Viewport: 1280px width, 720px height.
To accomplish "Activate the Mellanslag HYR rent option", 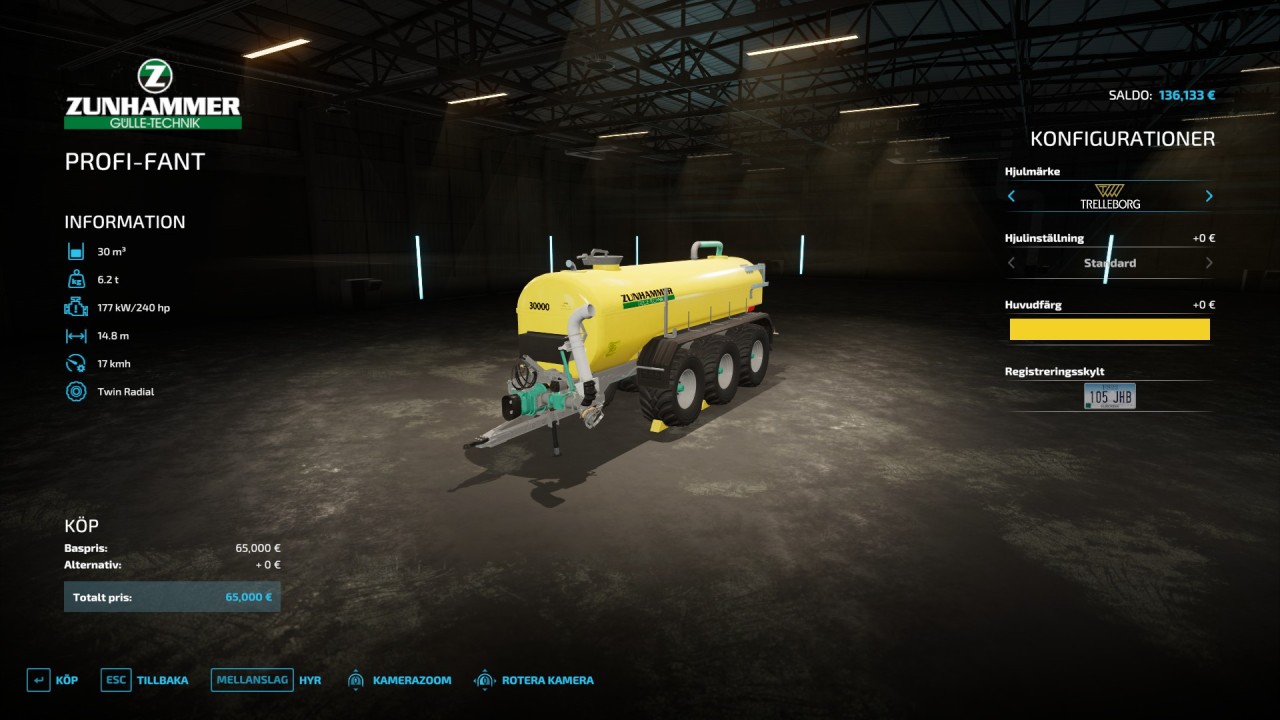I will tap(251, 679).
